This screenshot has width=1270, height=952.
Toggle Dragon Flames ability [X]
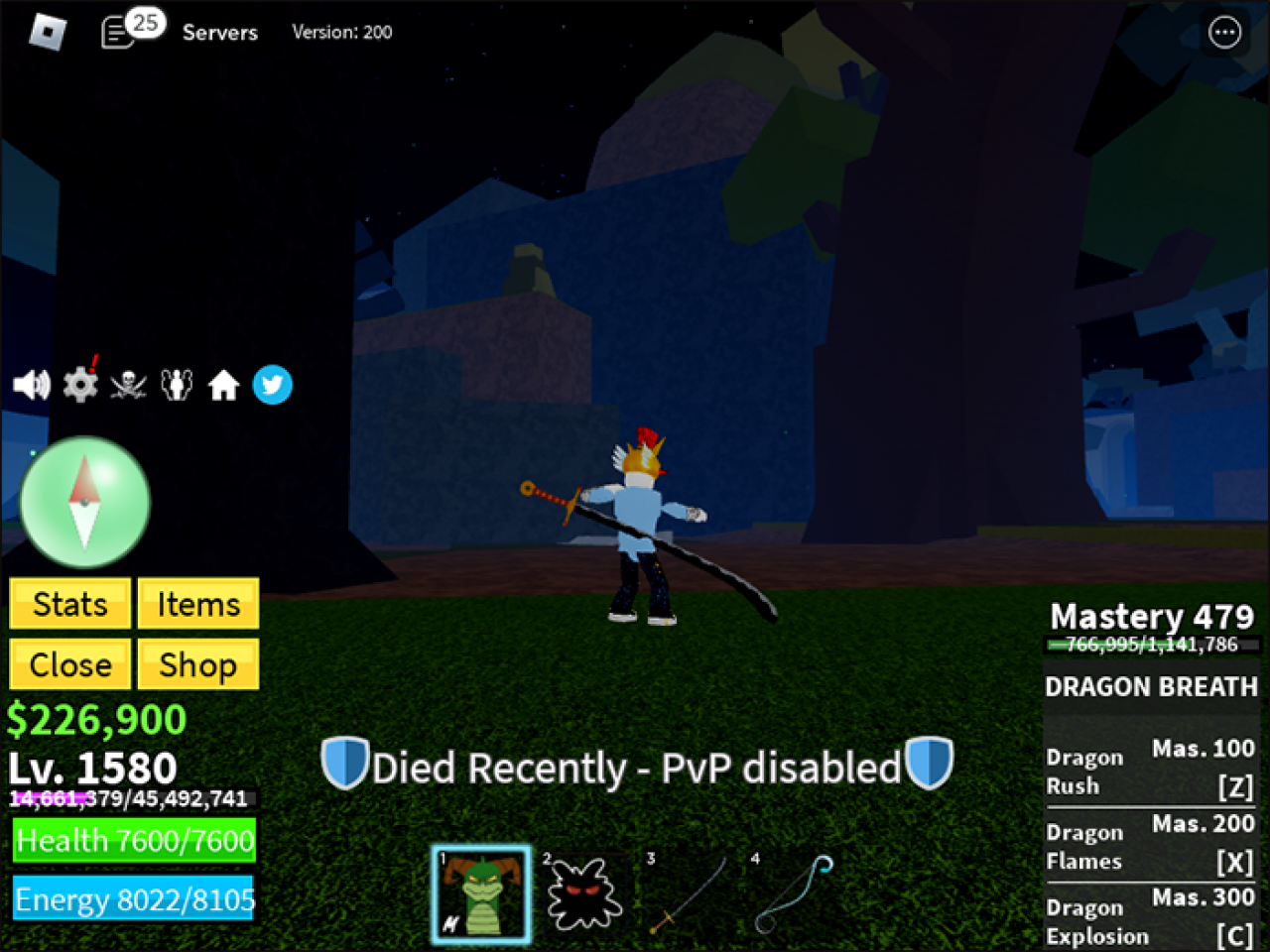pos(1149,844)
